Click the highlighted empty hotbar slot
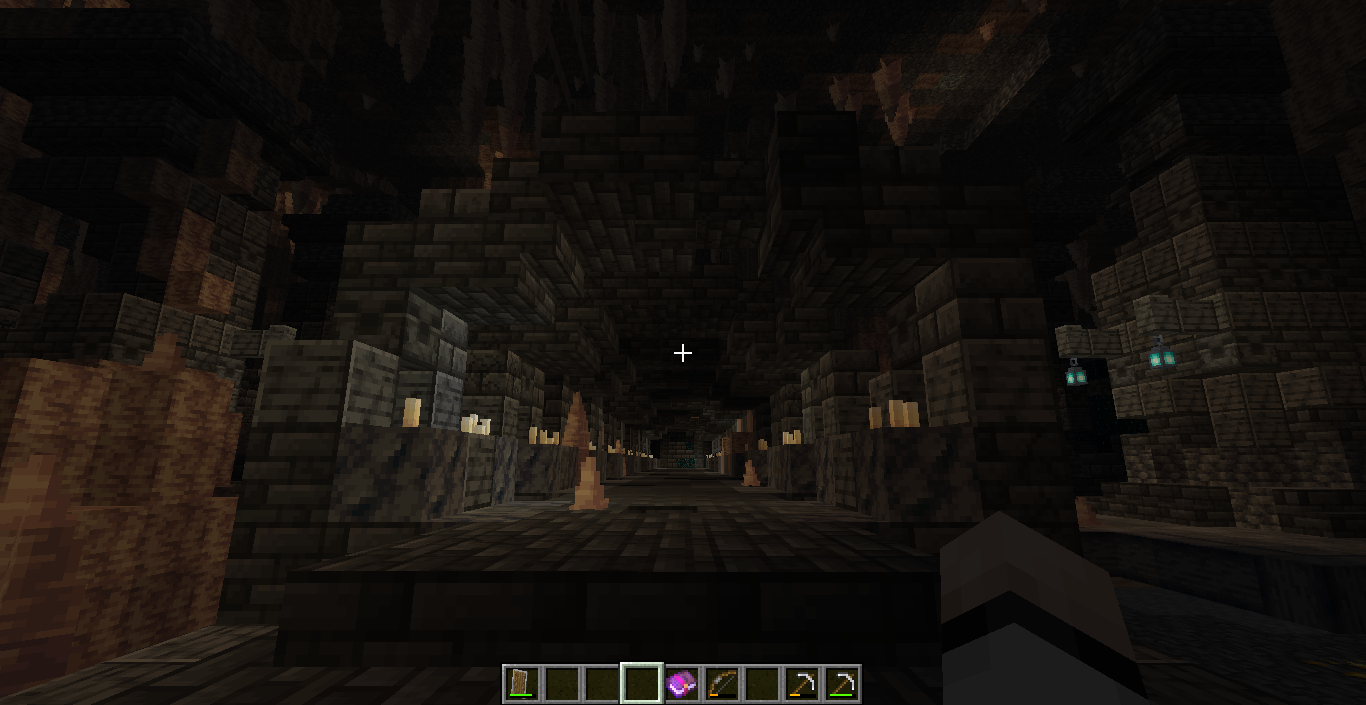 pos(641,684)
